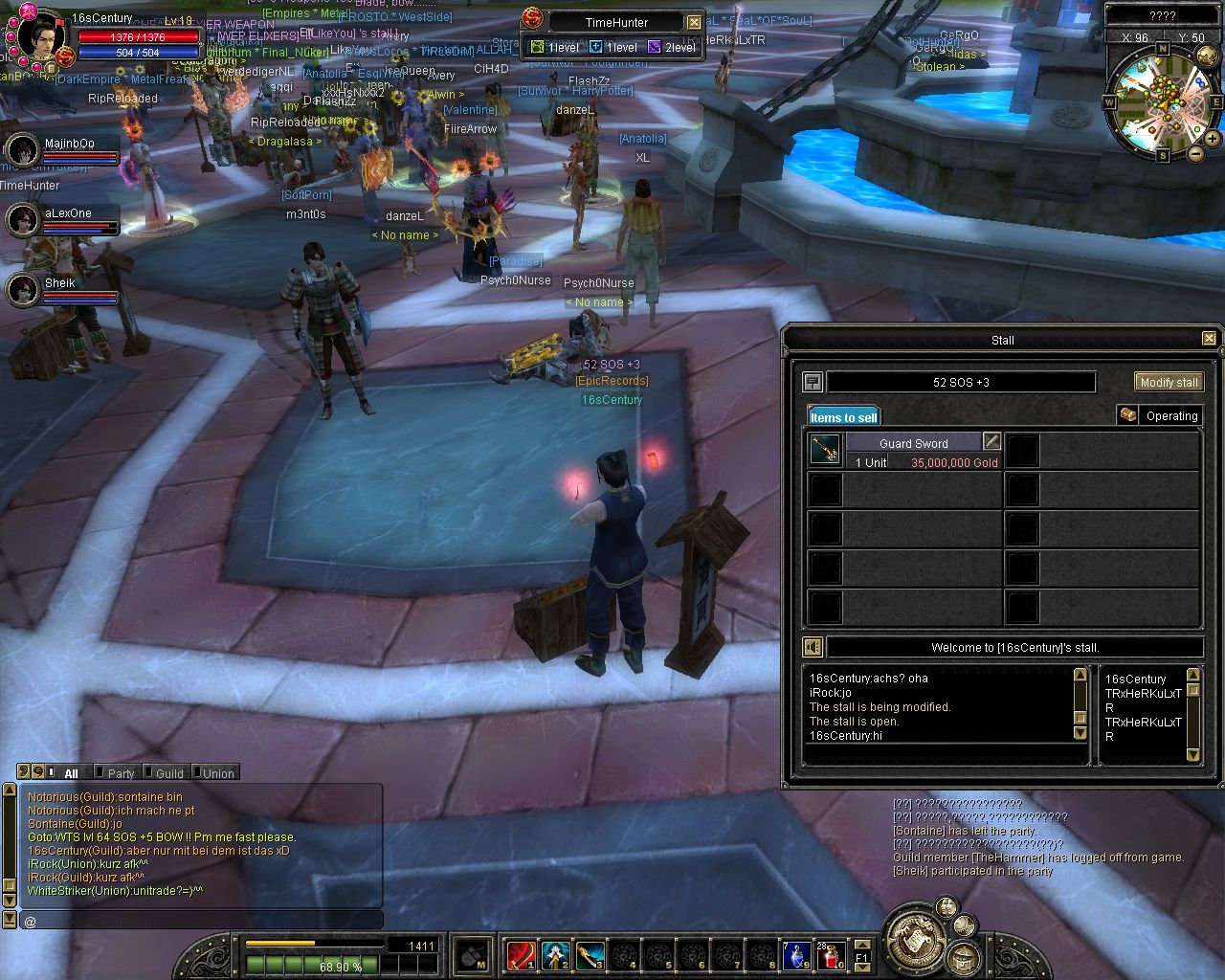Viewport: 1225px width, 980px height.
Task: Use the blue mana potion in slot 9
Action: pyautogui.click(x=796, y=954)
